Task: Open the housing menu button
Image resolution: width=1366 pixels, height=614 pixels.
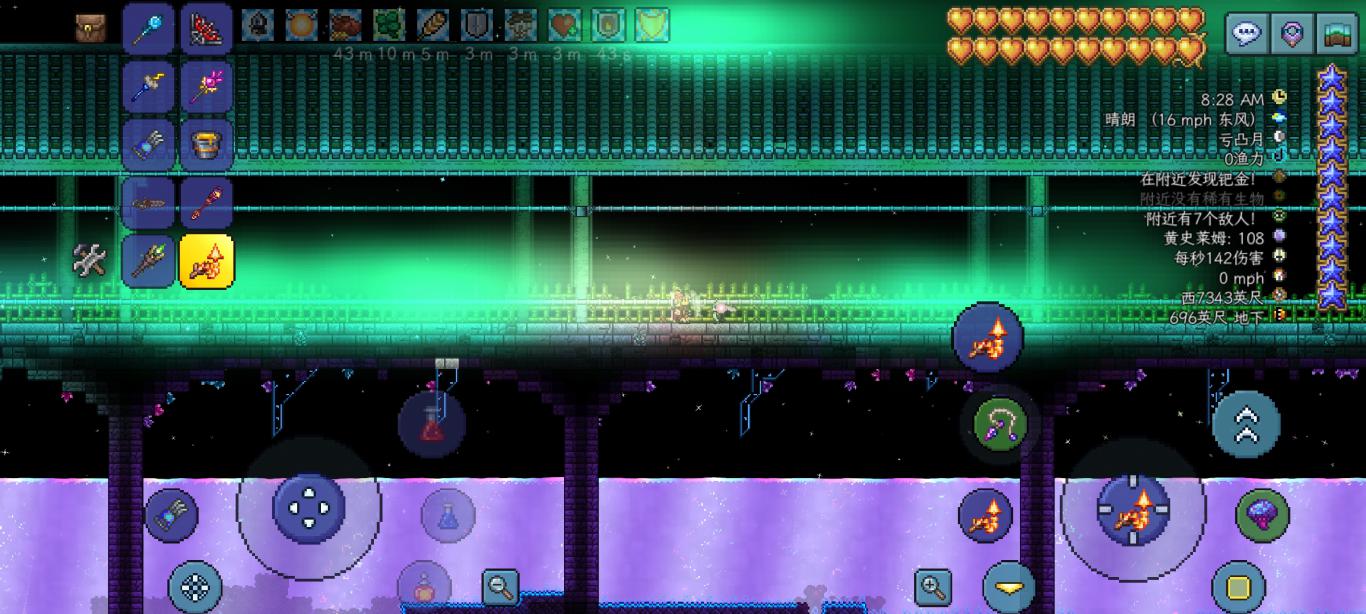Action: [1337, 34]
